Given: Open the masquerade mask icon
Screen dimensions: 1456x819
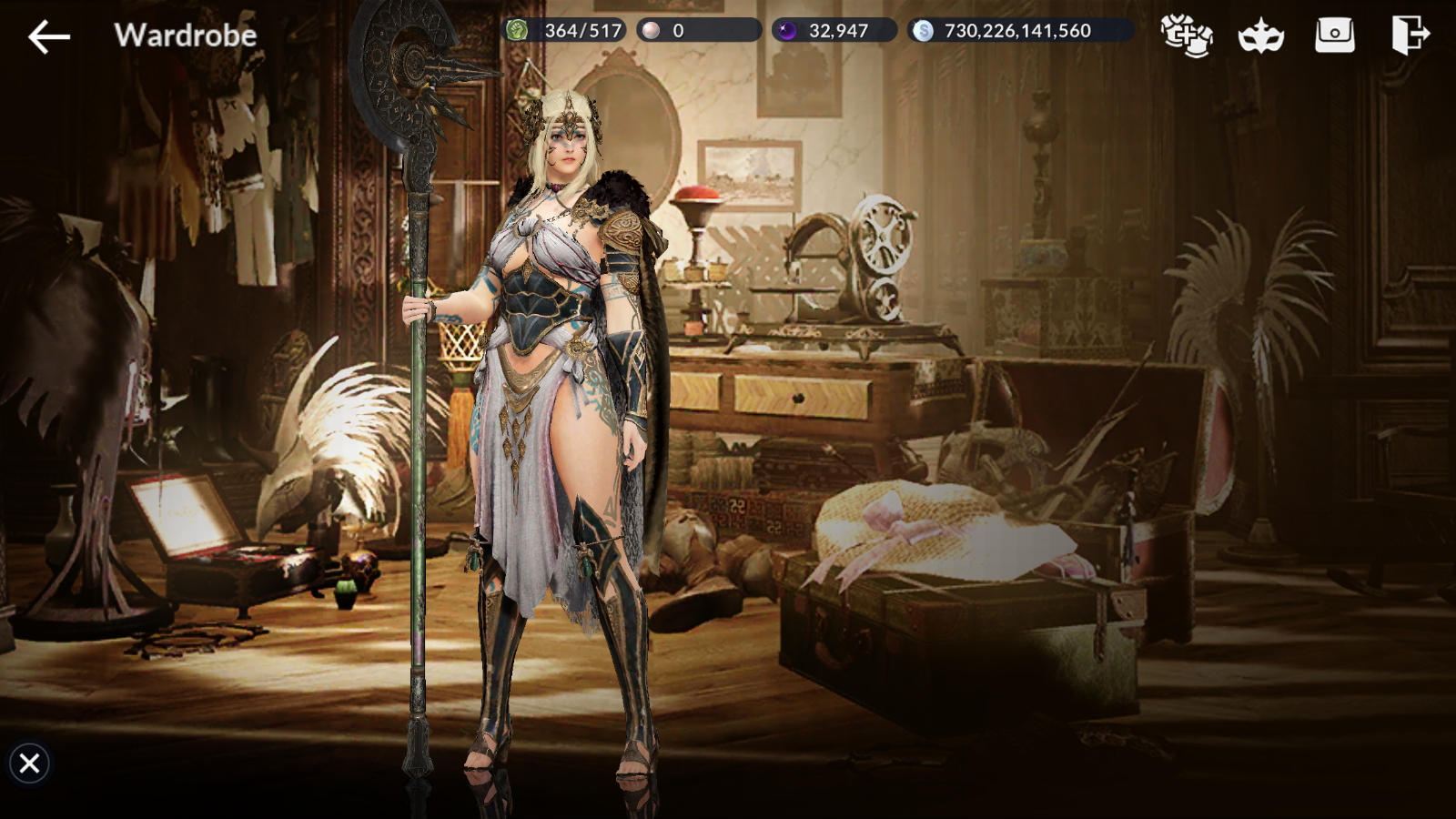Looking at the screenshot, I should 1261,36.
